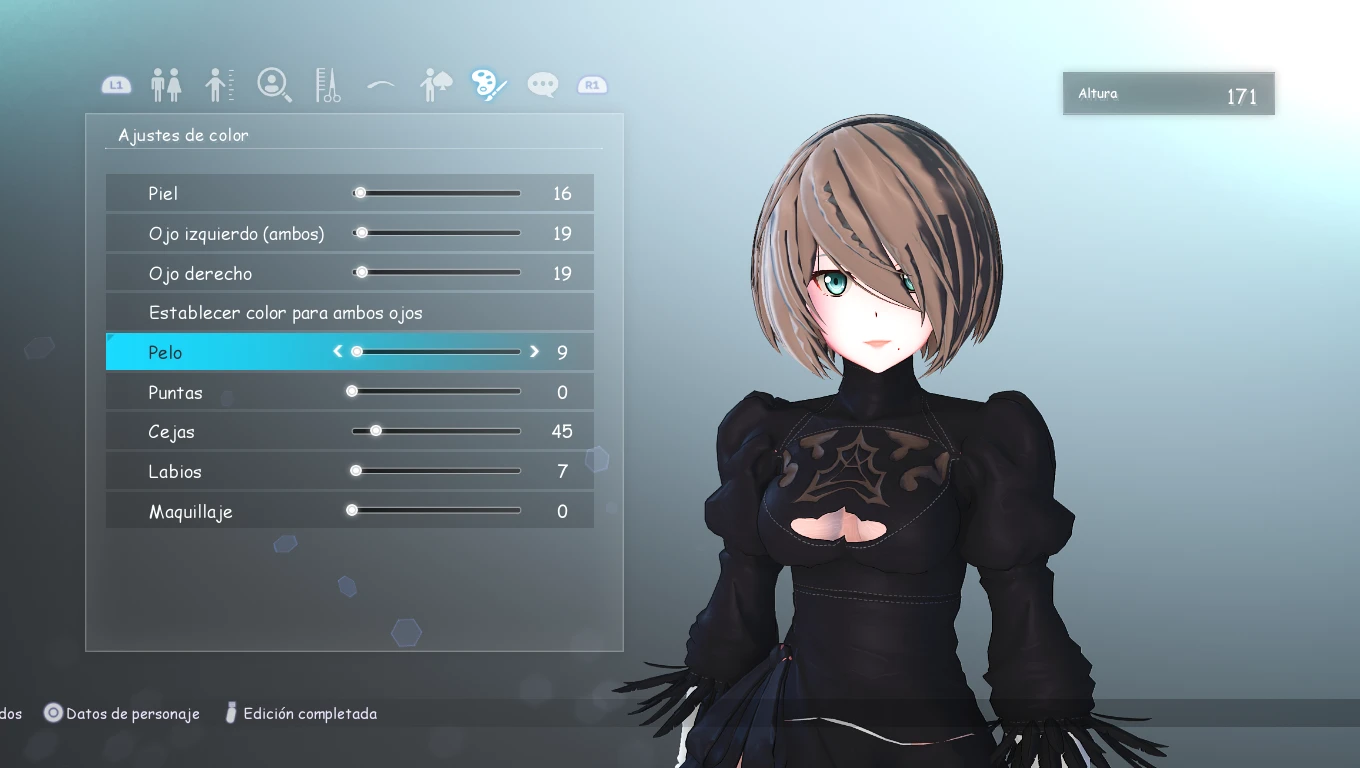This screenshot has width=1360, height=768.
Task: Select the paint palette color tab
Action: click(x=490, y=85)
